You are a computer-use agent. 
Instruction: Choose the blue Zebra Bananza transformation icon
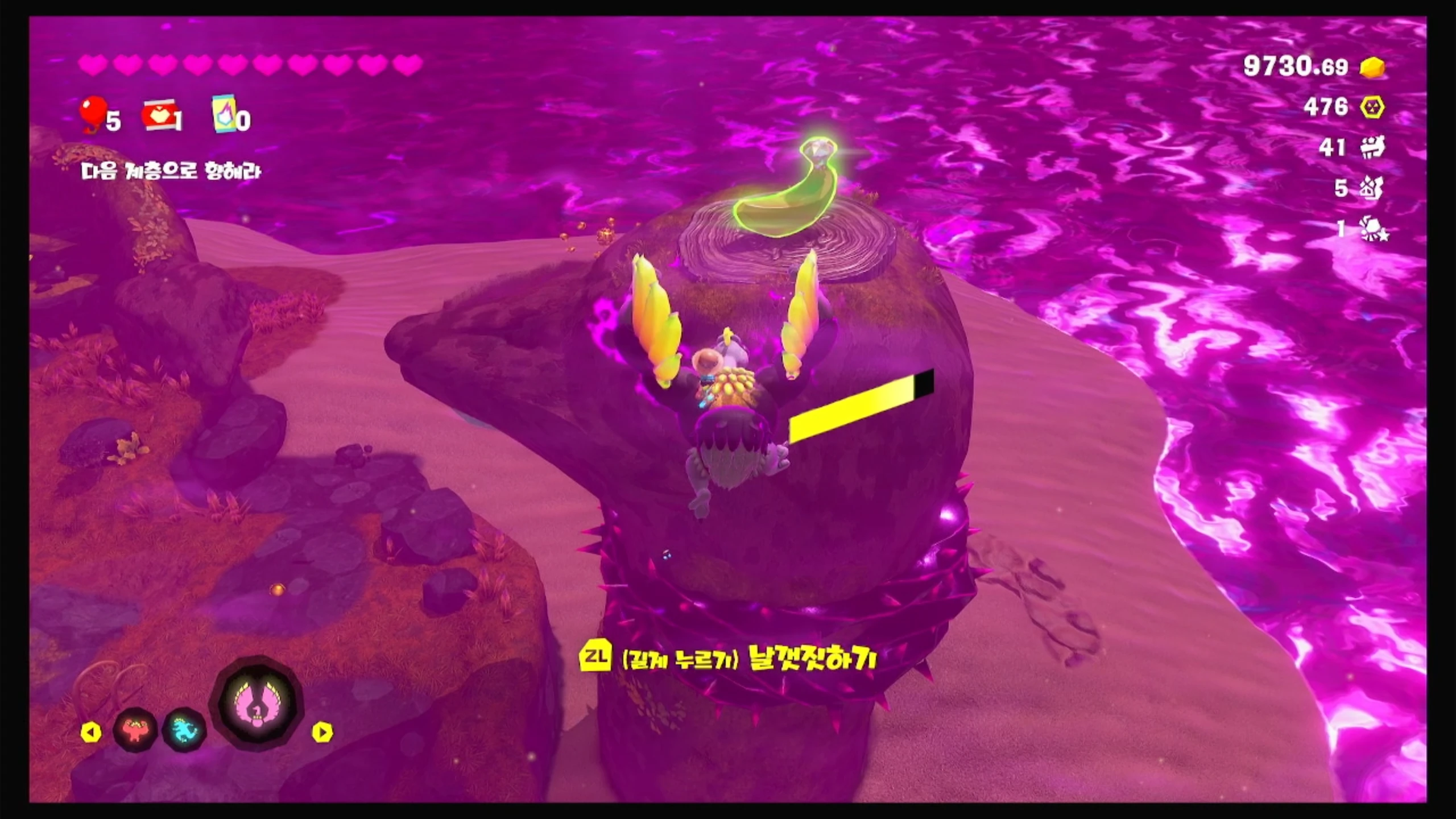pos(184,730)
